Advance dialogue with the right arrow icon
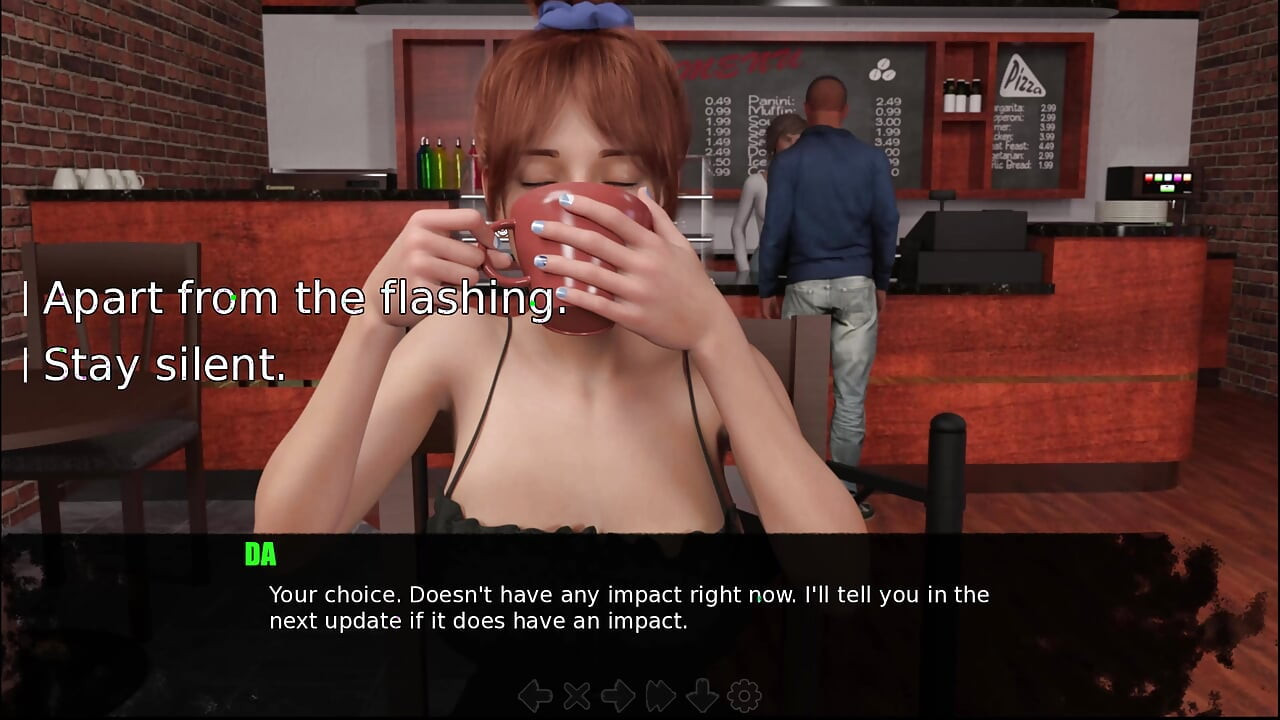This screenshot has height=720, width=1280. pos(618,695)
